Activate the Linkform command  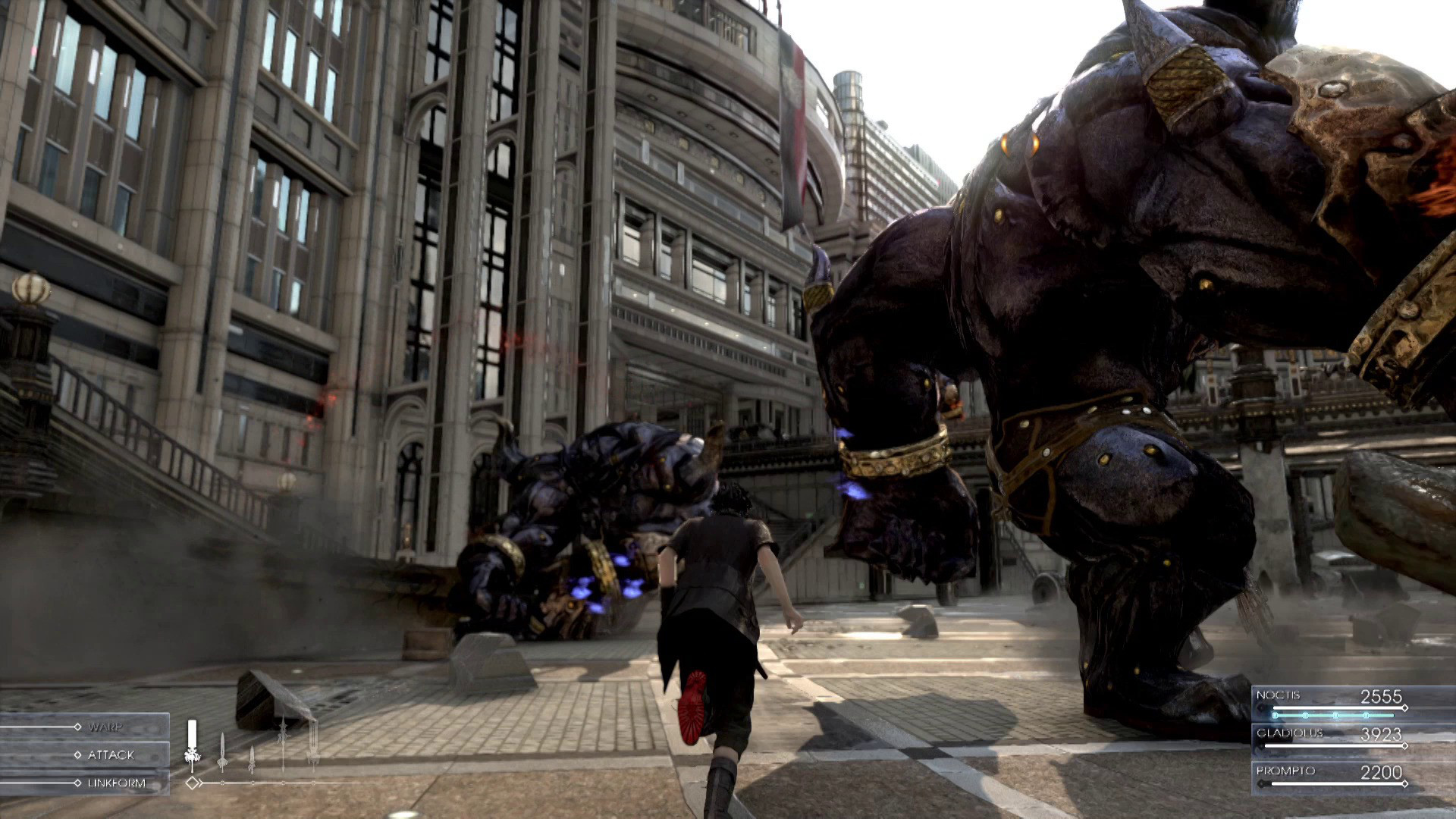coord(115,783)
